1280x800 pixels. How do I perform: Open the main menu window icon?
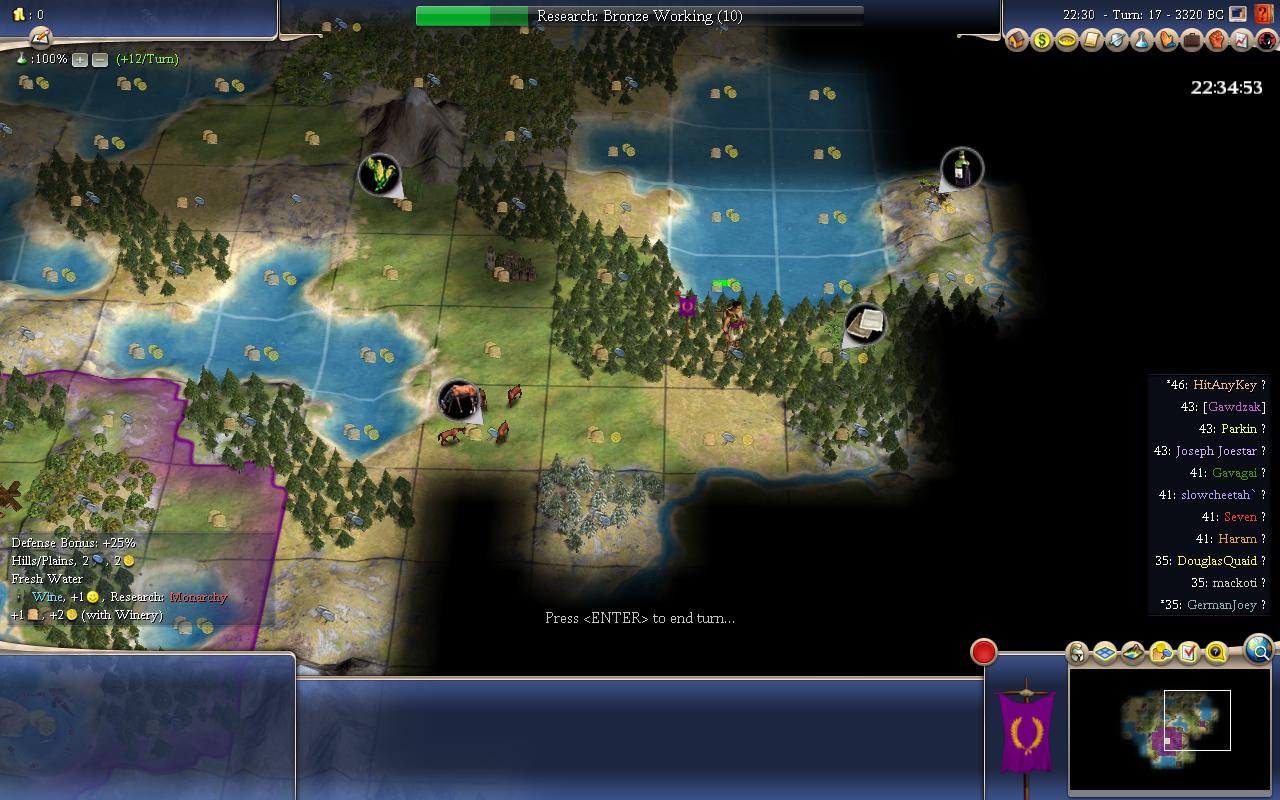coord(1238,15)
